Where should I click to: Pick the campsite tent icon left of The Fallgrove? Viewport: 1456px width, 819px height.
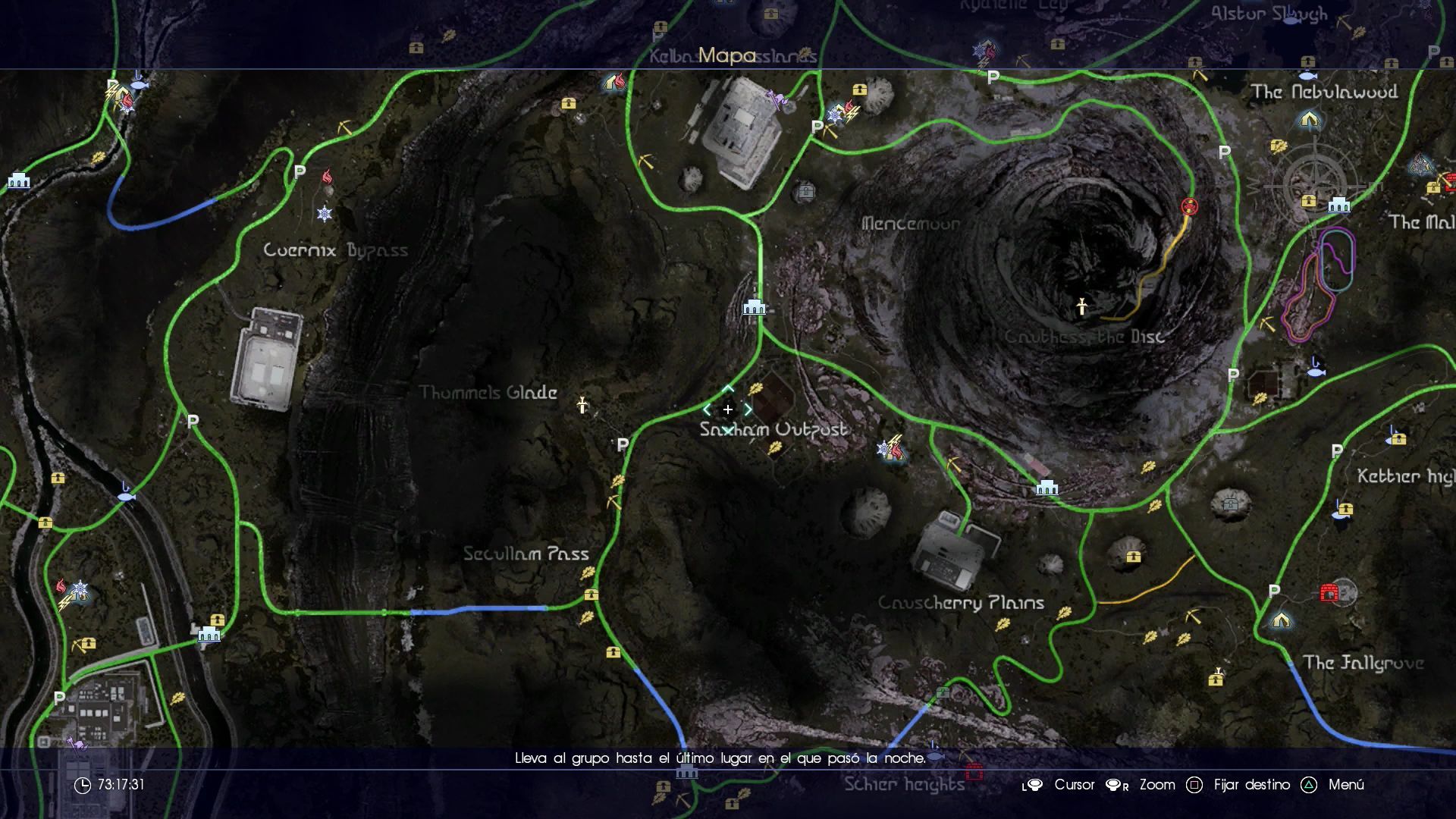click(1281, 620)
